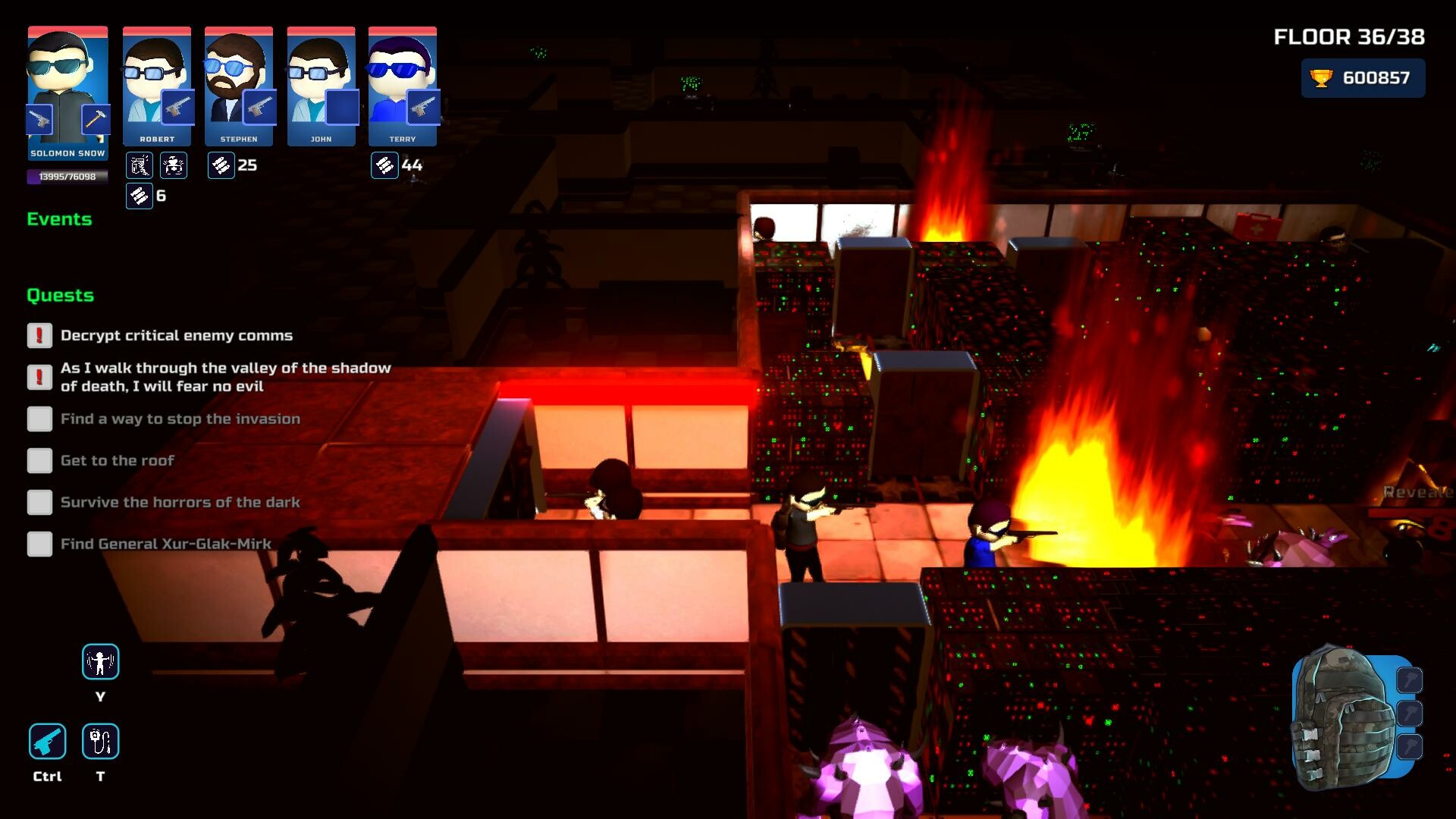This screenshot has width=1456, height=819.
Task: Activate the arms-raised figure ability icon
Action: (x=100, y=661)
